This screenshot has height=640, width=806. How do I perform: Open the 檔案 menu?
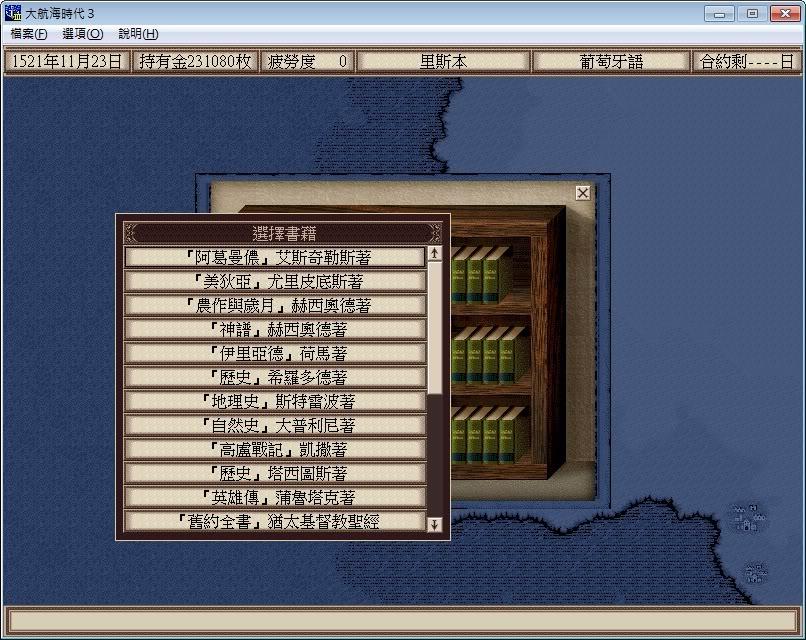pyautogui.click(x=28, y=34)
